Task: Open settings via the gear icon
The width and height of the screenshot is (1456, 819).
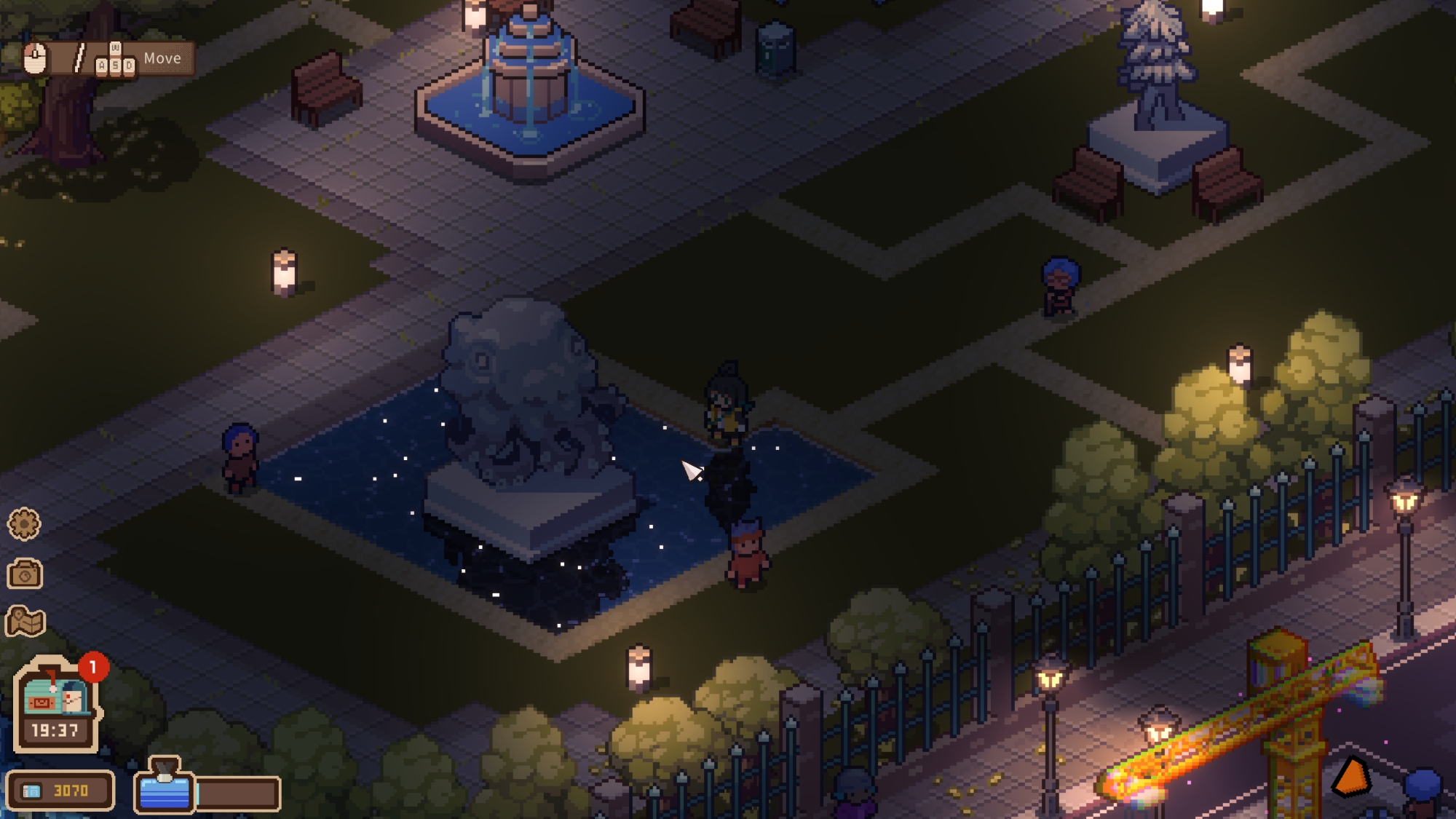Action: coord(24,524)
